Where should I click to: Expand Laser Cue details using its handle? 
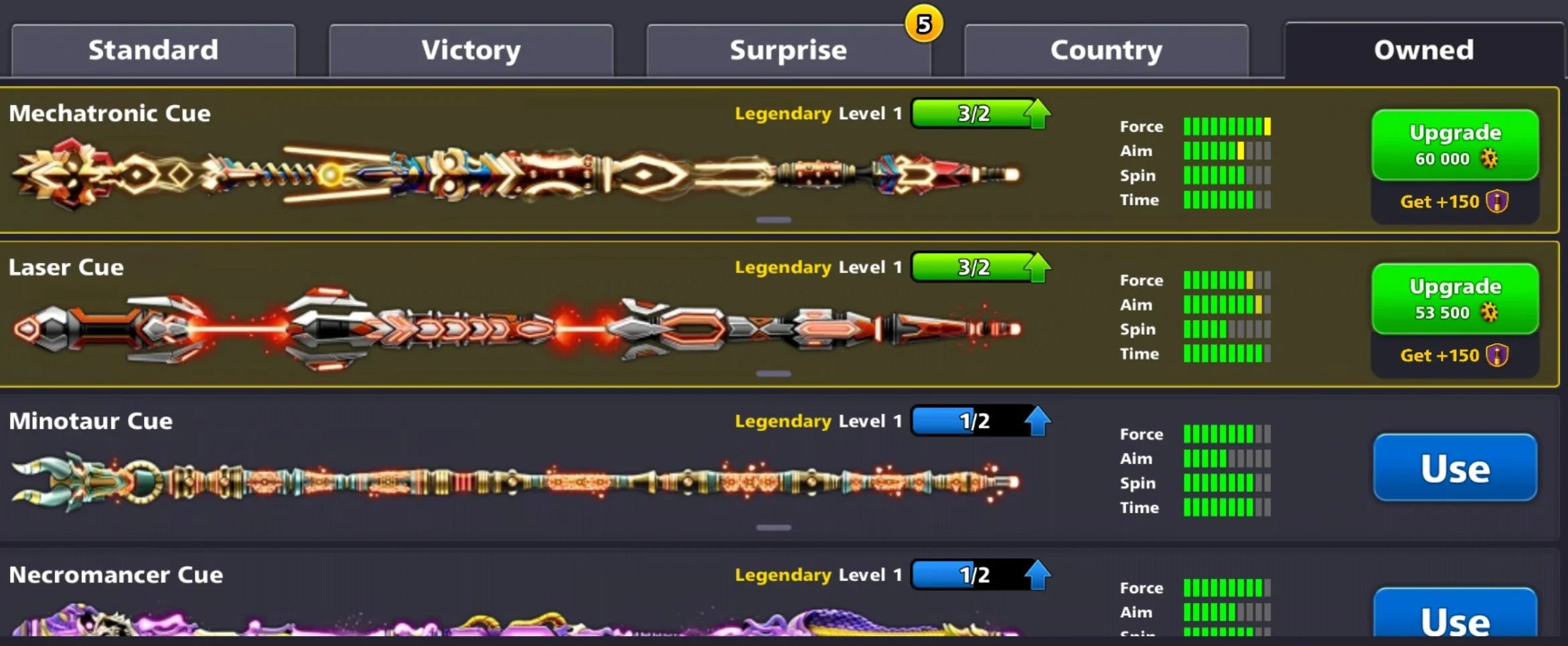click(x=773, y=373)
